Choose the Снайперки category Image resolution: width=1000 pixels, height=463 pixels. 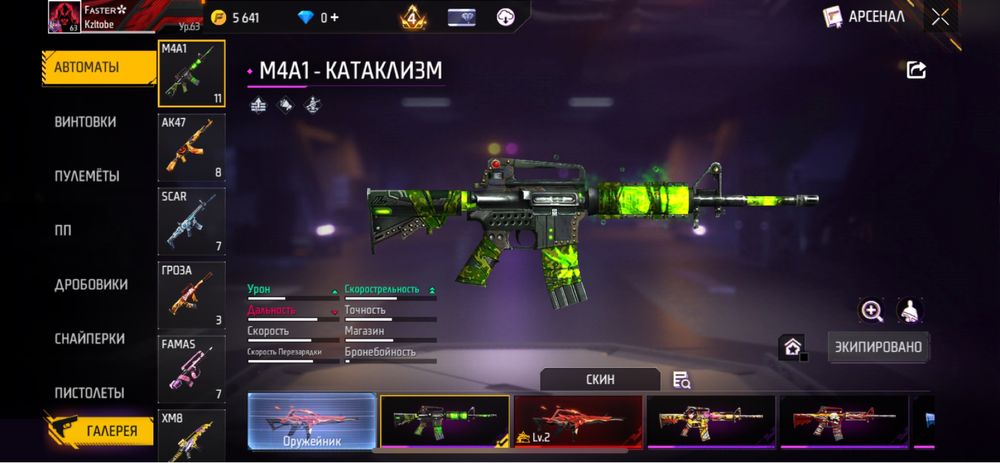[x=89, y=339]
